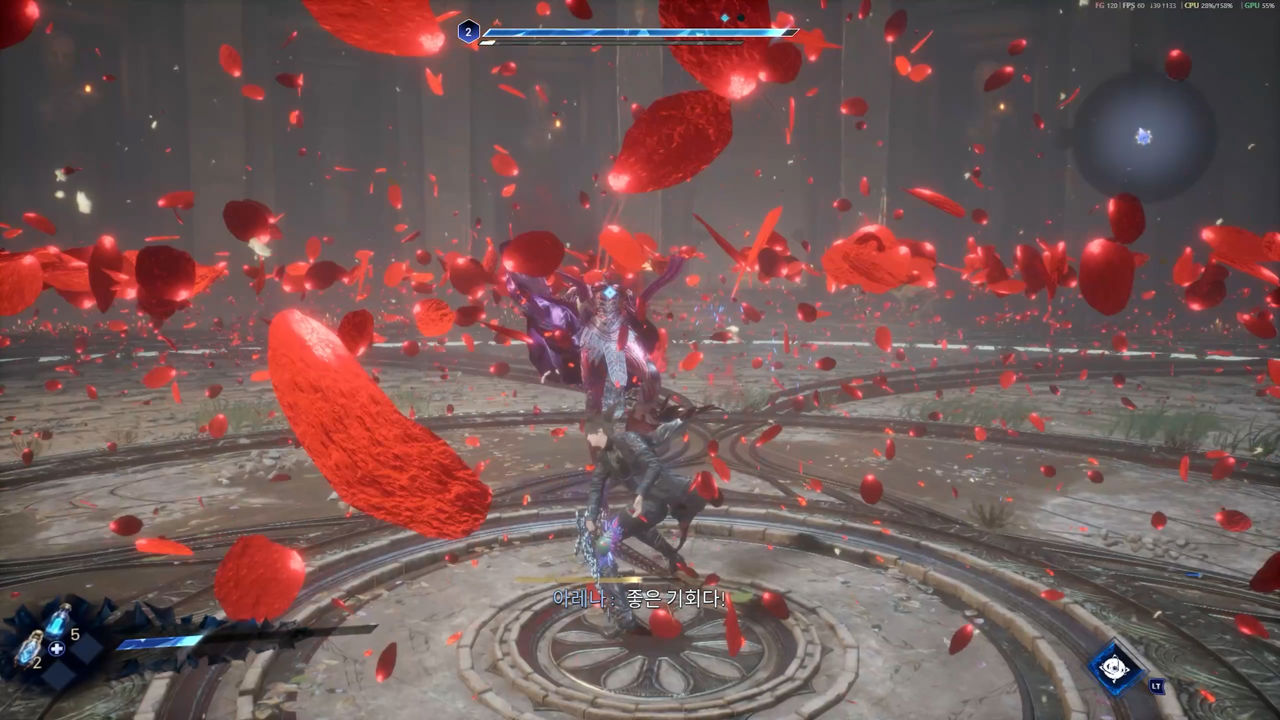Open the circular minimap
The height and width of the screenshot is (720, 1280).
click(x=1145, y=136)
